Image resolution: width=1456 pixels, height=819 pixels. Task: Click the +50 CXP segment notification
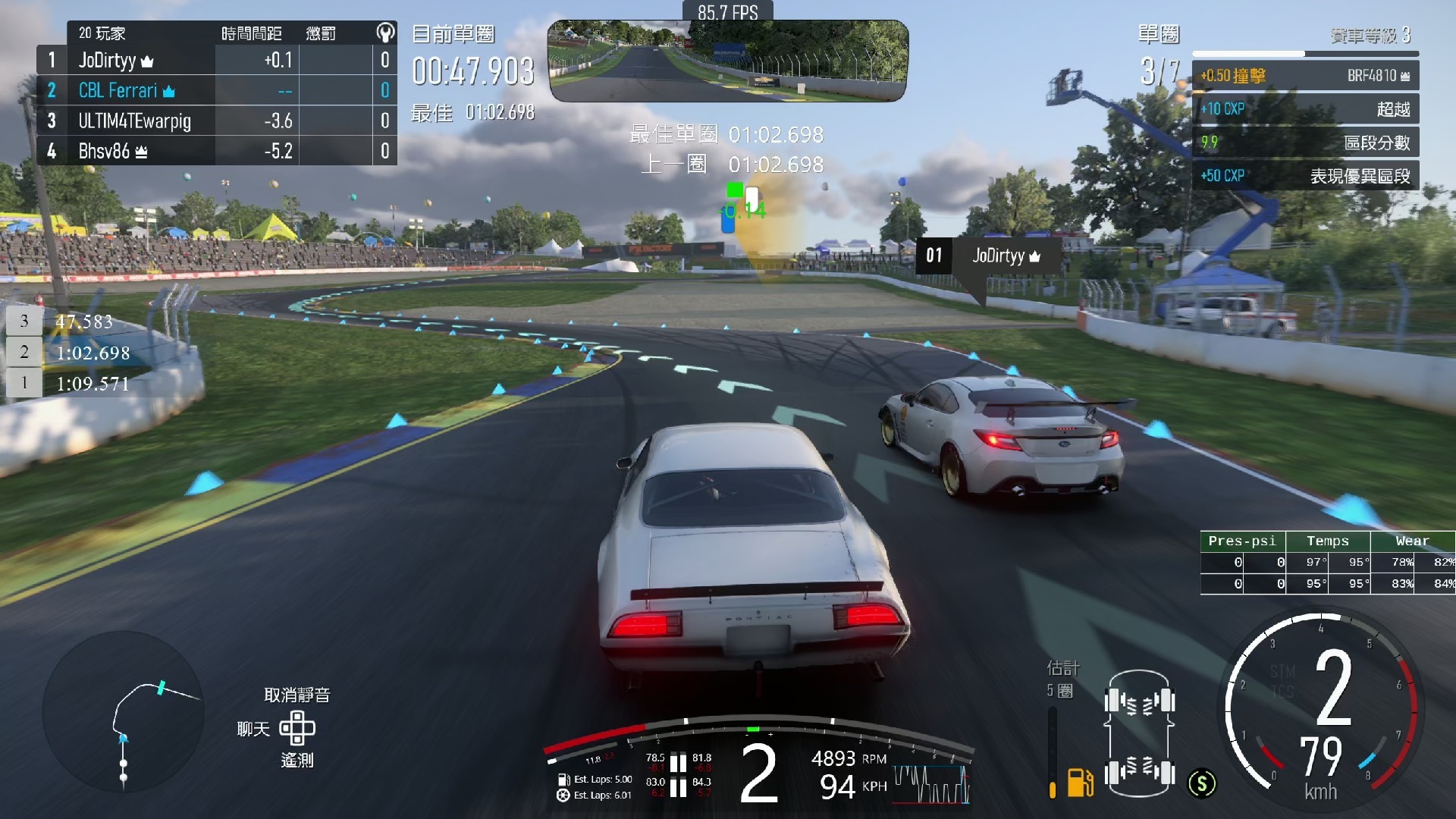point(1304,176)
